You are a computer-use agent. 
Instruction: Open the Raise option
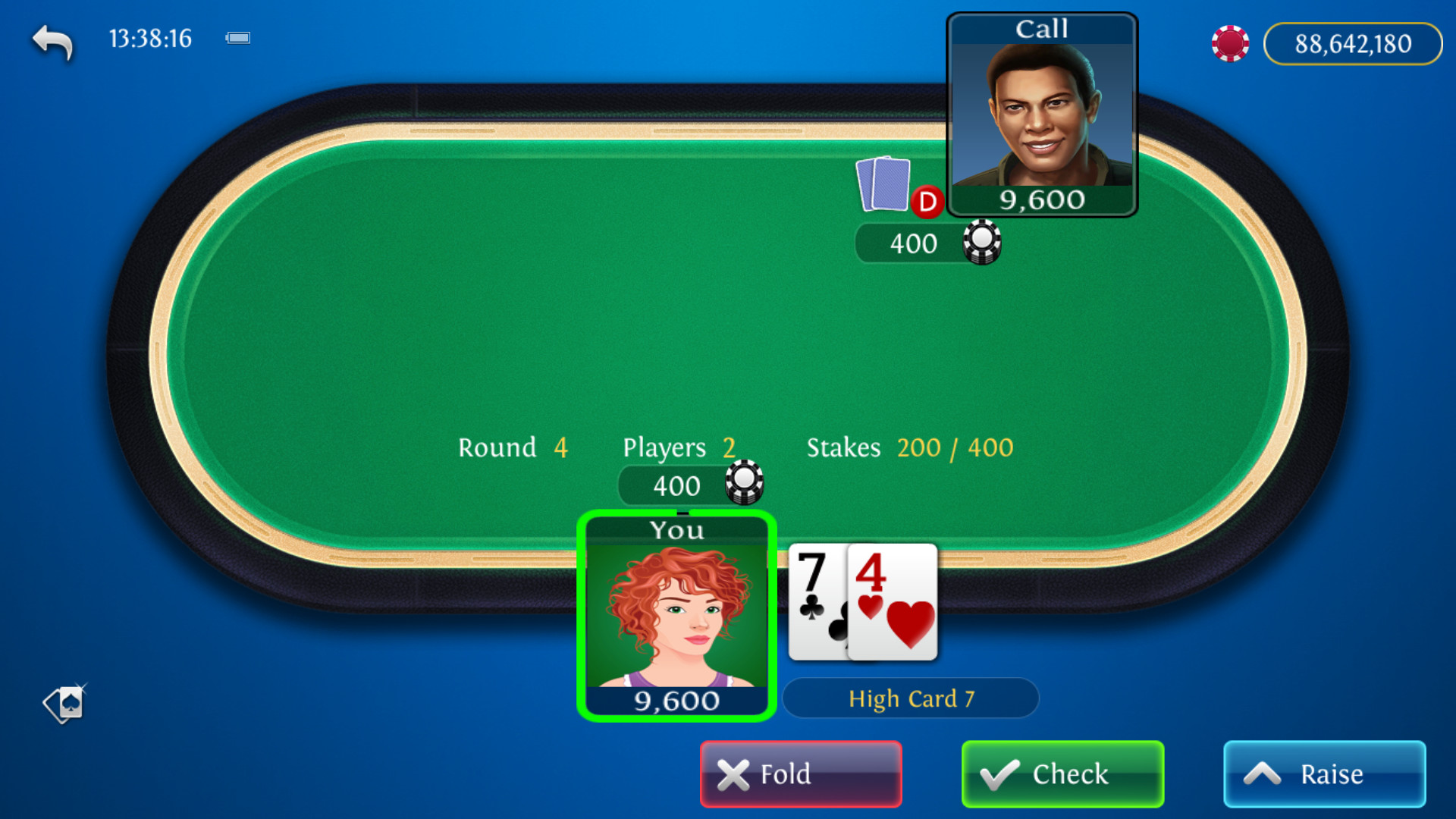click(x=1324, y=774)
